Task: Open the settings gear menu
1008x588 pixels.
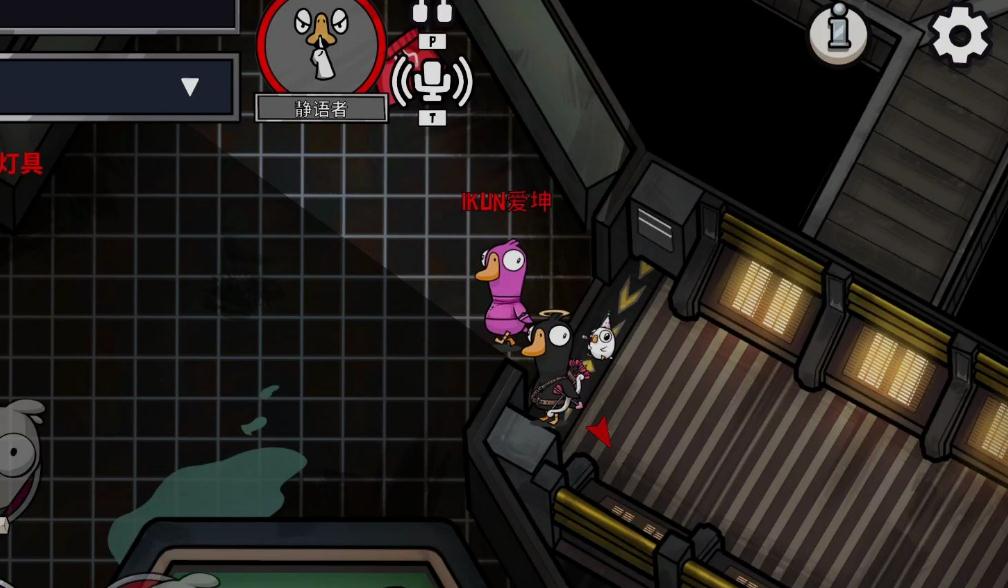Action: (x=960, y=35)
